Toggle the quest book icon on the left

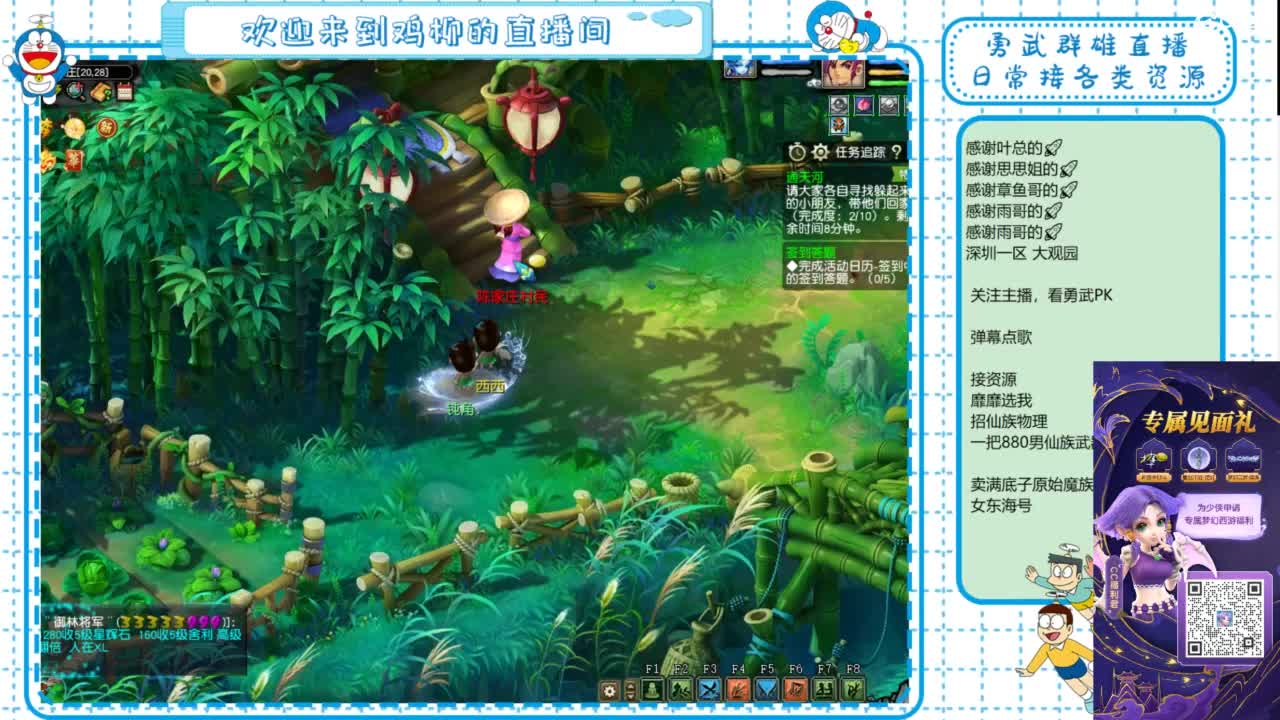click(101, 91)
